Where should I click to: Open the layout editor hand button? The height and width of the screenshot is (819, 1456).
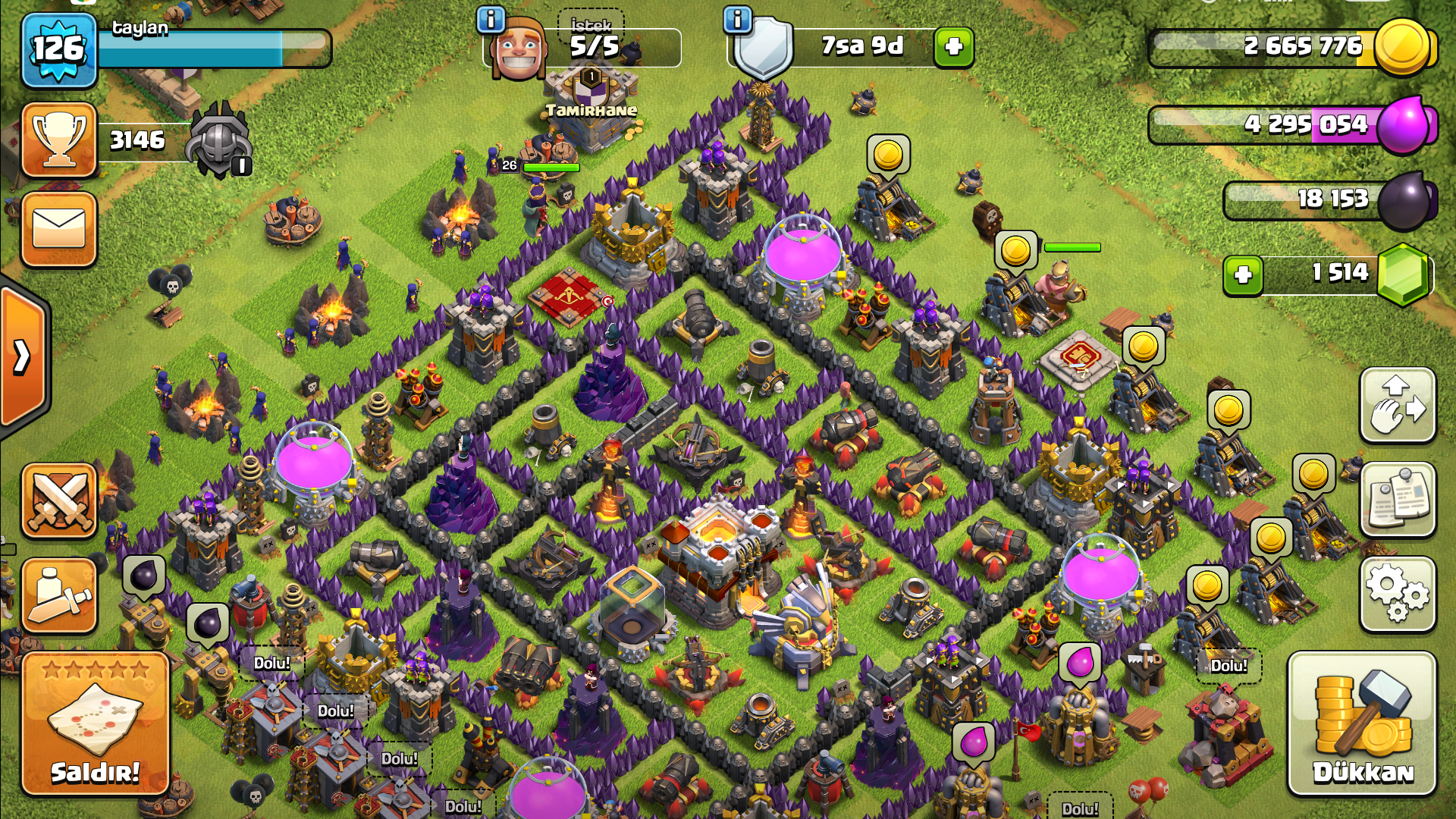tap(1398, 406)
